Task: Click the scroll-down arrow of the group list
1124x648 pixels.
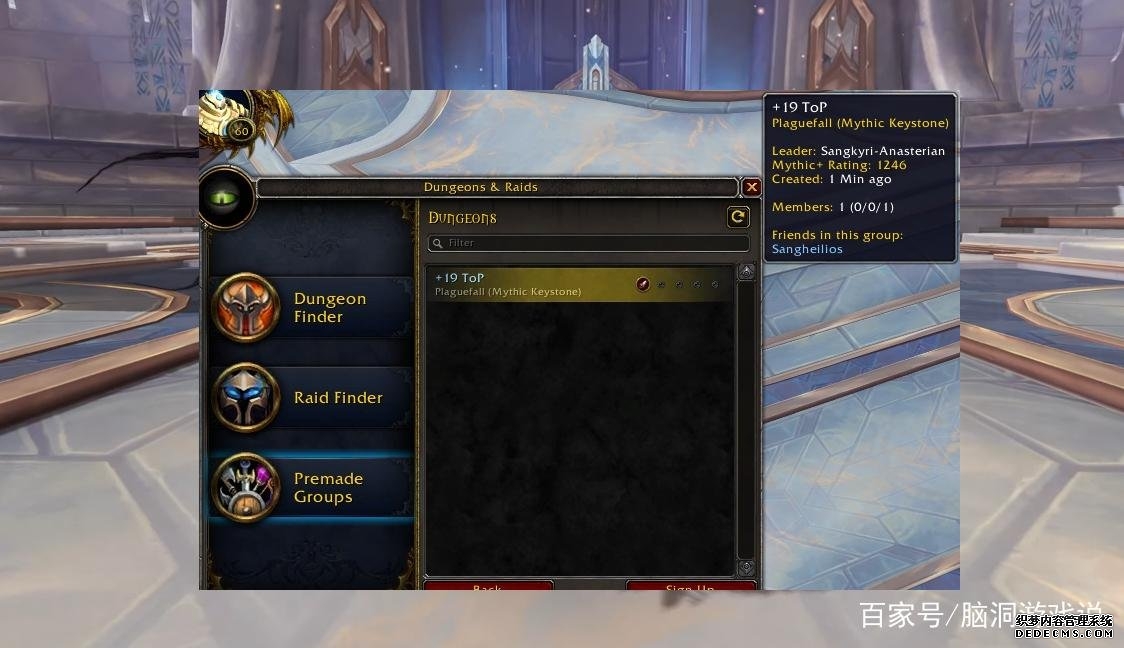Action: 746,568
